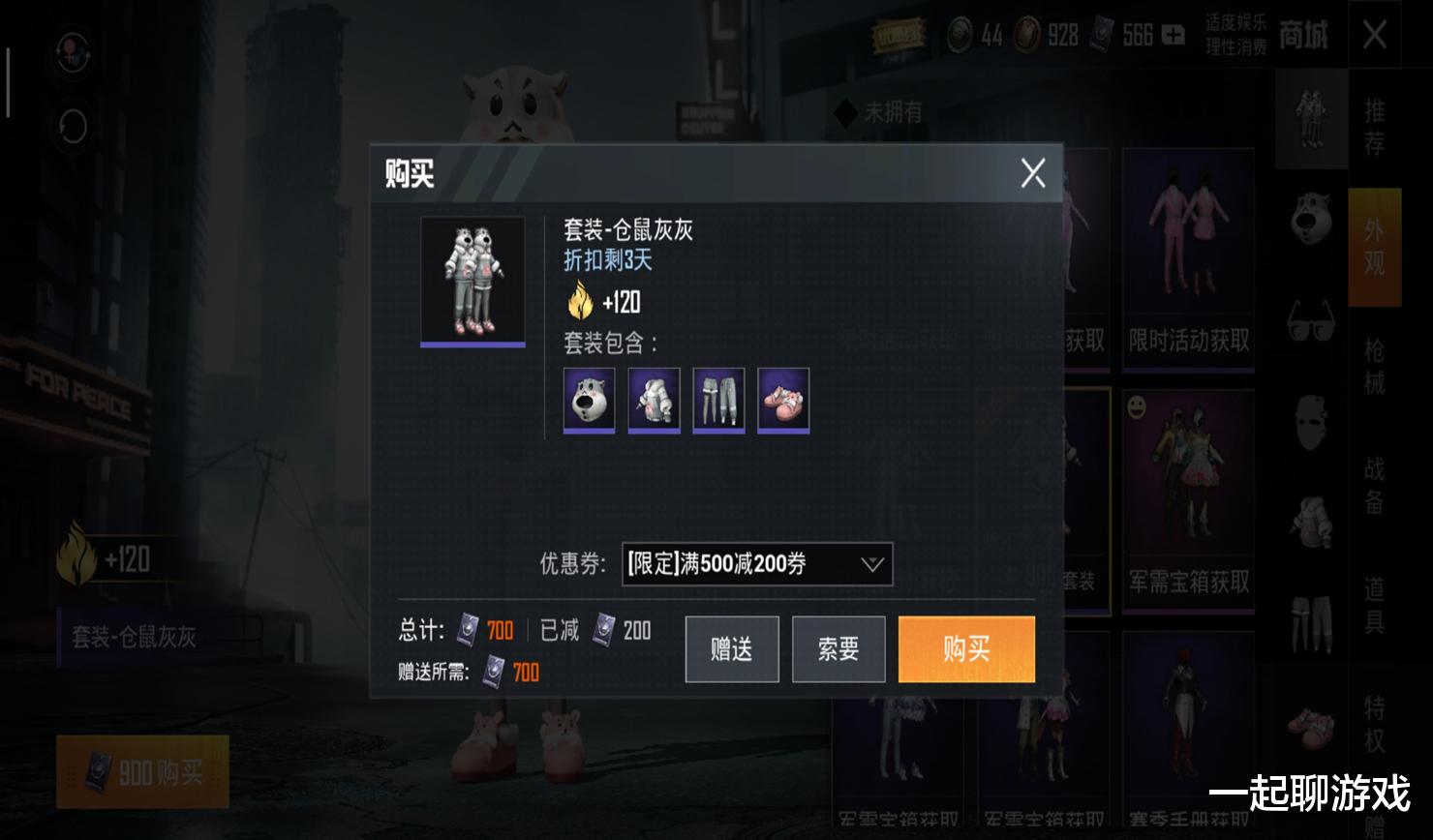Screen dimensions: 1433x840
Task: Click the 索要 request button
Action: (838, 649)
